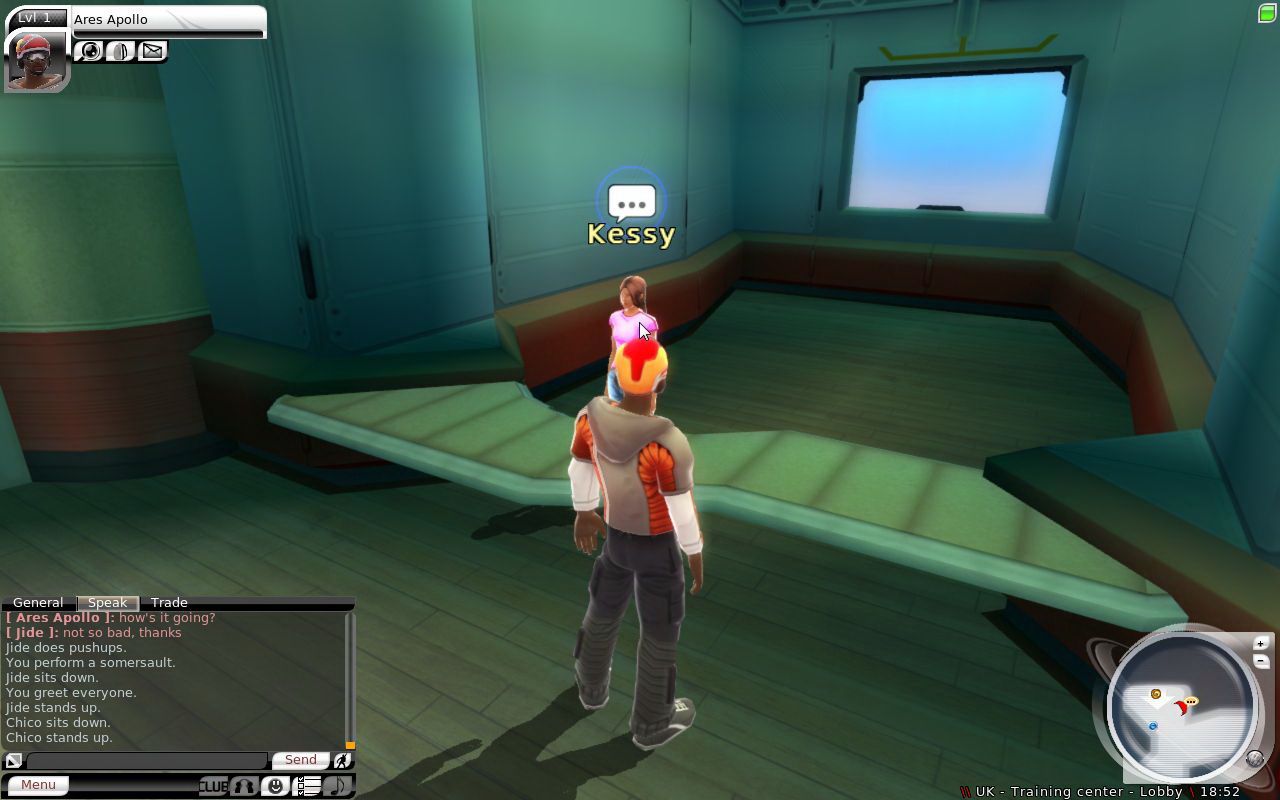Viewport: 1280px width, 800px height.
Task: Focus the chat text input field
Action: pyautogui.click(x=147, y=761)
